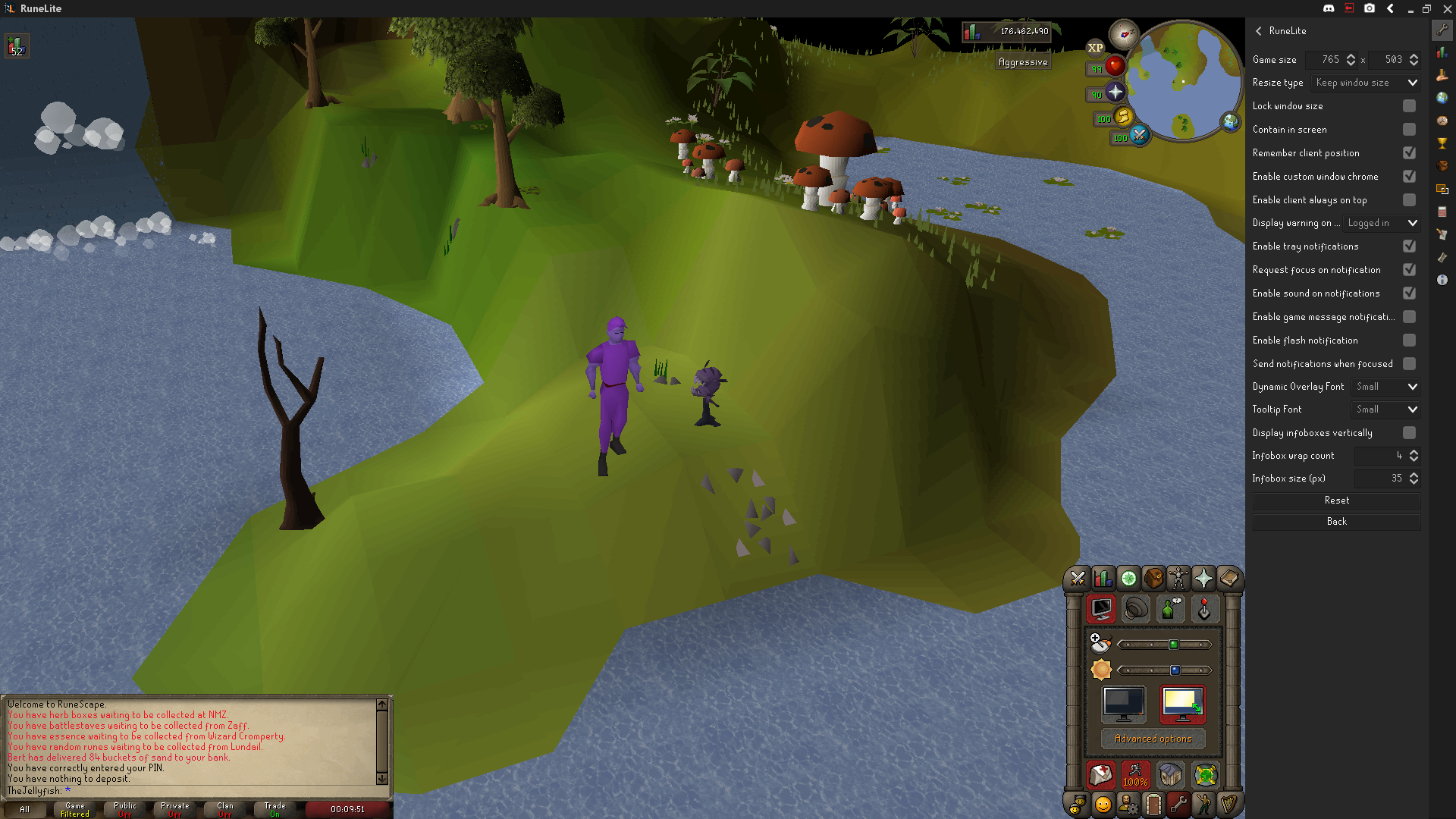Open the Resize type dropdown
This screenshot has height=819, width=1456.
pos(1365,83)
